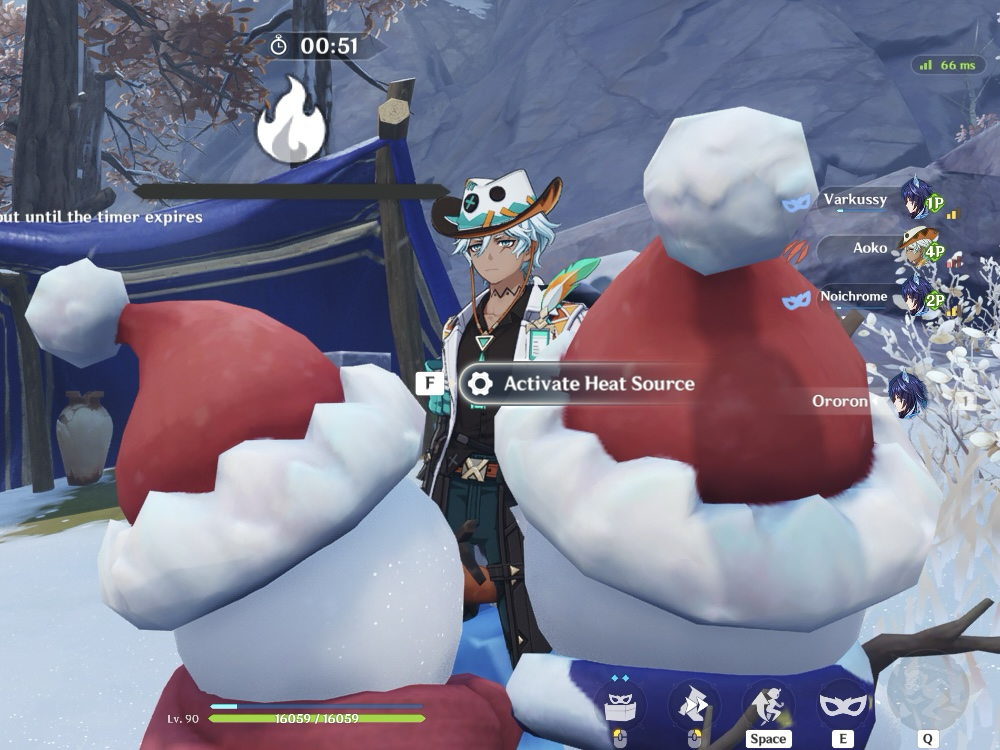Check the 66 ms network ping indicator
The width and height of the screenshot is (1000, 750).
(948, 65)
